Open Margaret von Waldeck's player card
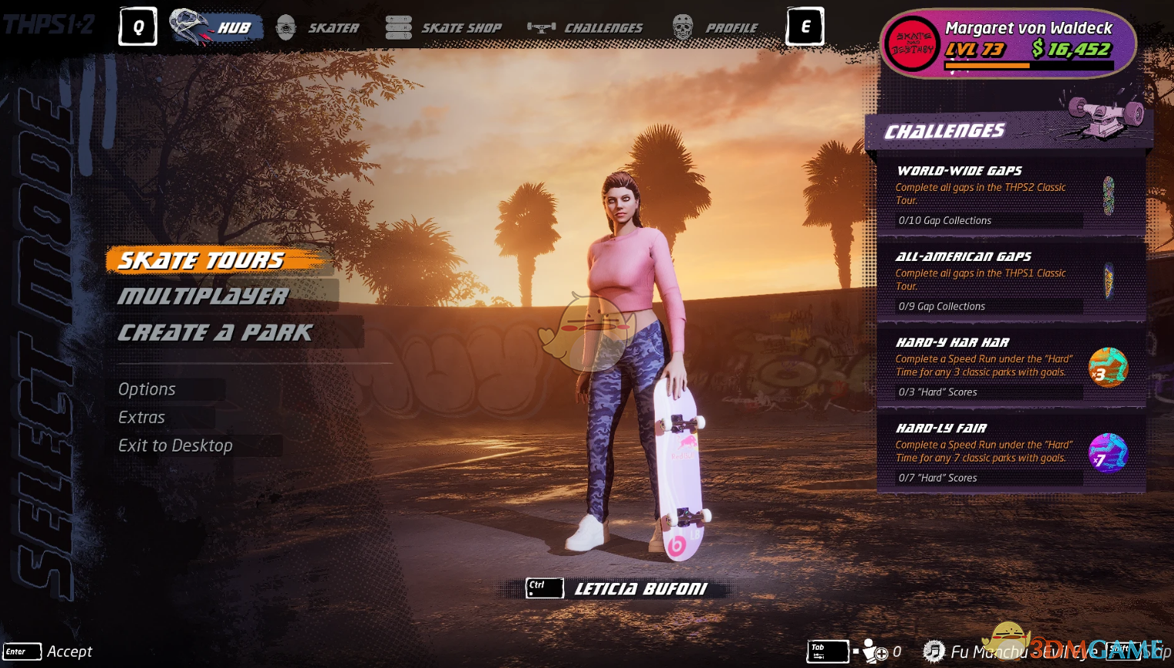This screenshot has width=1174, height=668. (1009, 43)
